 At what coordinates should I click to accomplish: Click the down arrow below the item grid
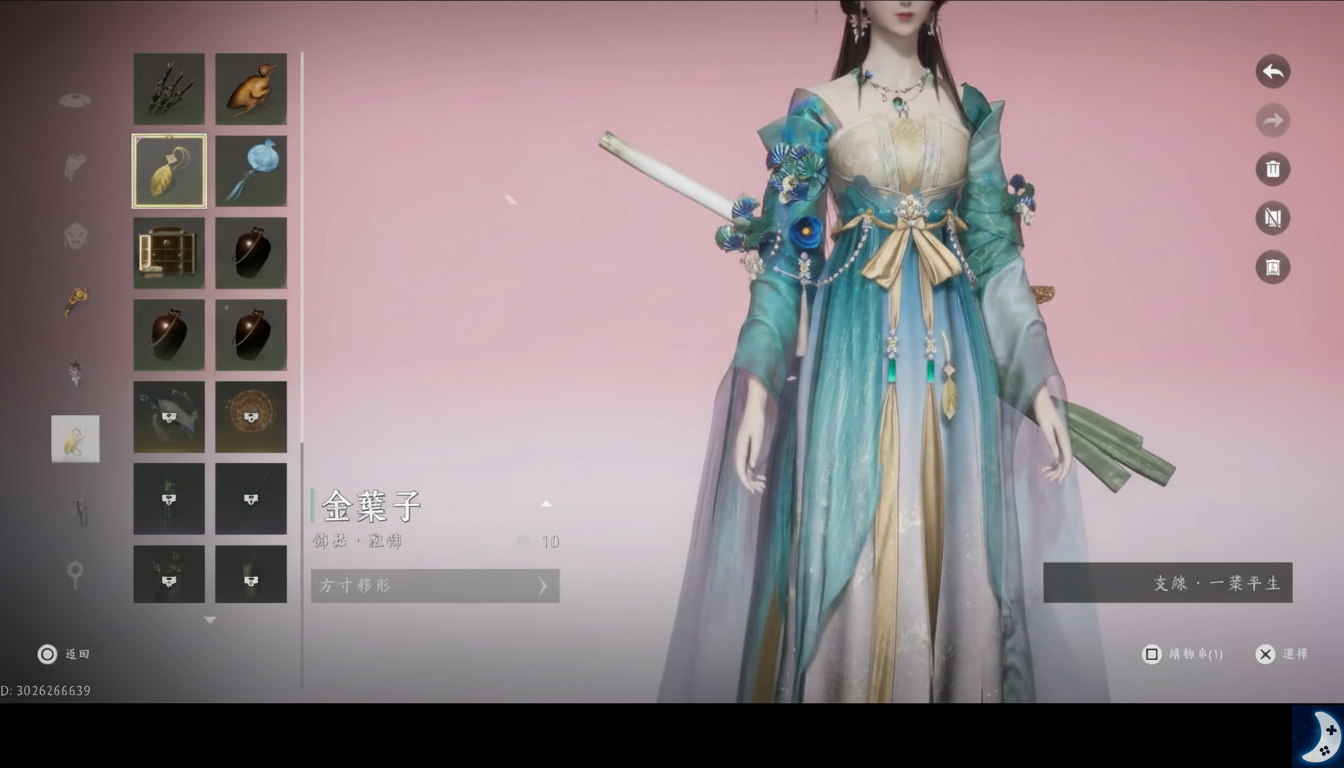(x=210, y=619)
